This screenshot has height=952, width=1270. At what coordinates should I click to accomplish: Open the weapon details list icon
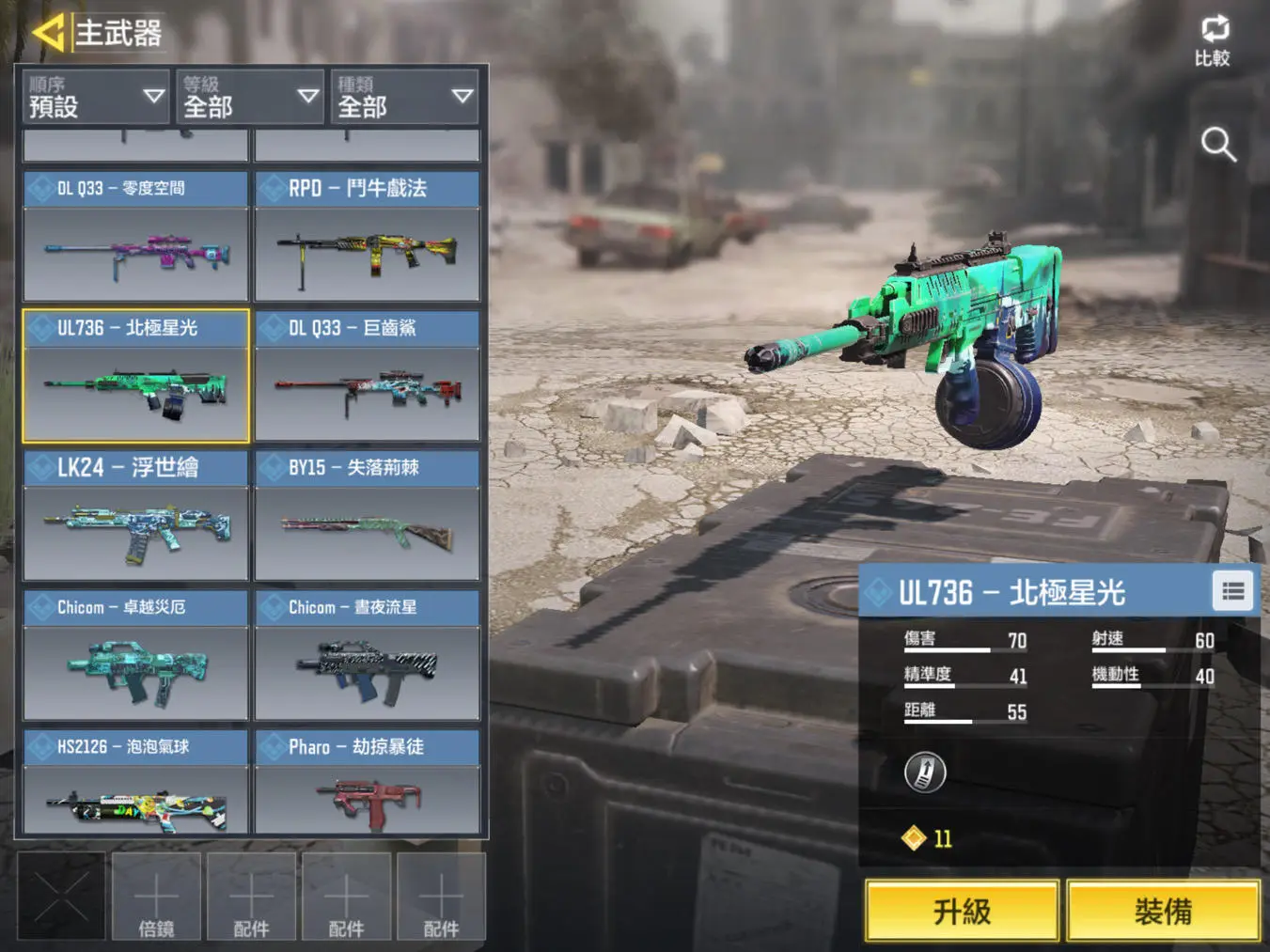coord(1232,591)
